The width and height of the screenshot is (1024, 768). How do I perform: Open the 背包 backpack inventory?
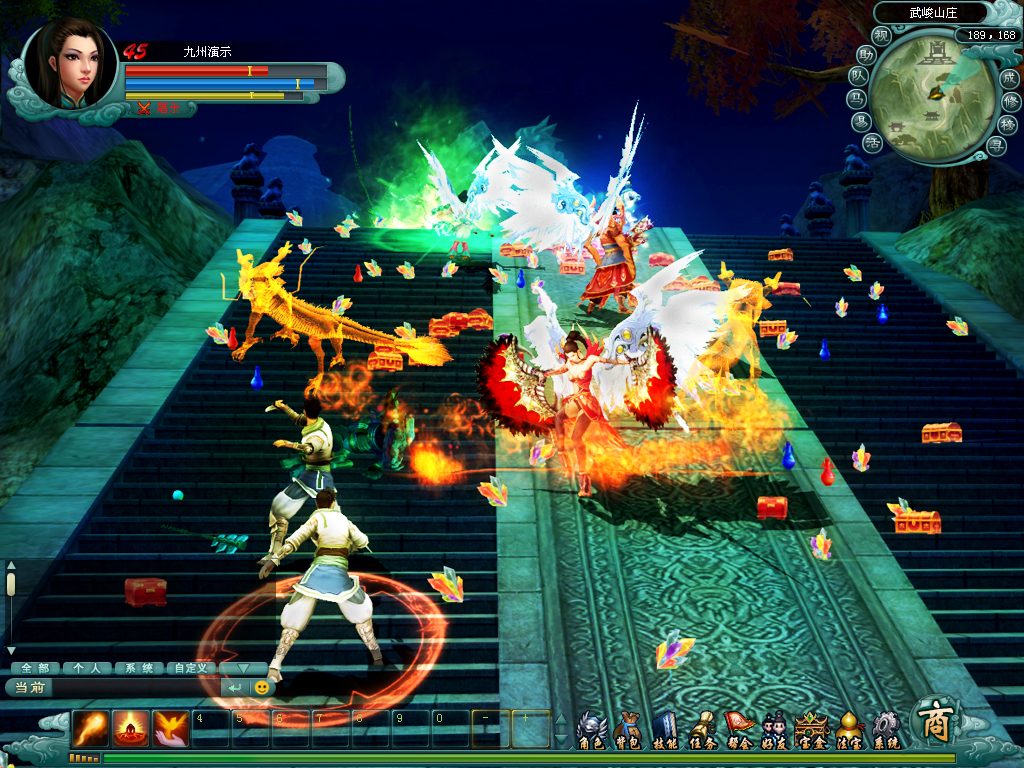[x=627, y=729]
